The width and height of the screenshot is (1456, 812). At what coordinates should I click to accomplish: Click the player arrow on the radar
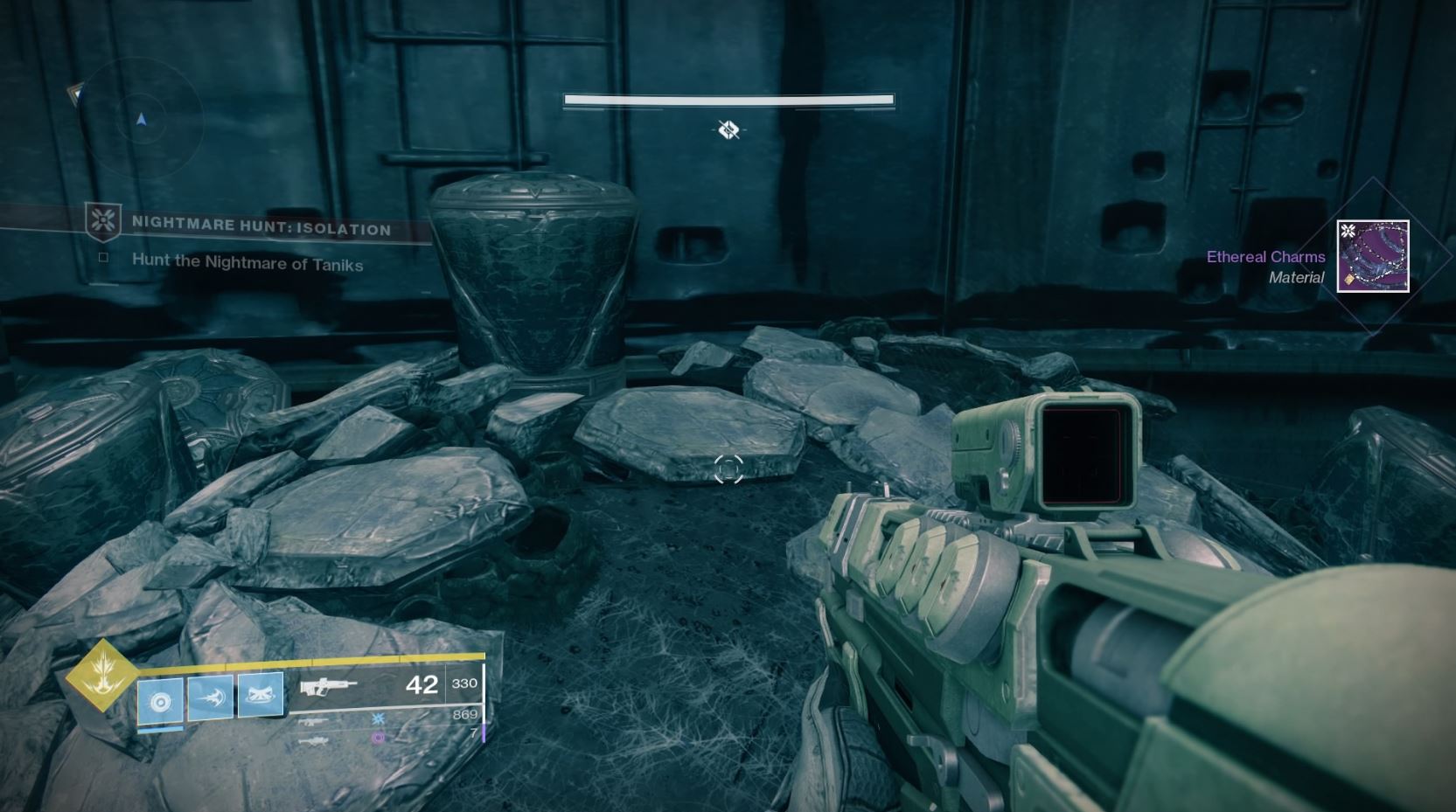141,121
